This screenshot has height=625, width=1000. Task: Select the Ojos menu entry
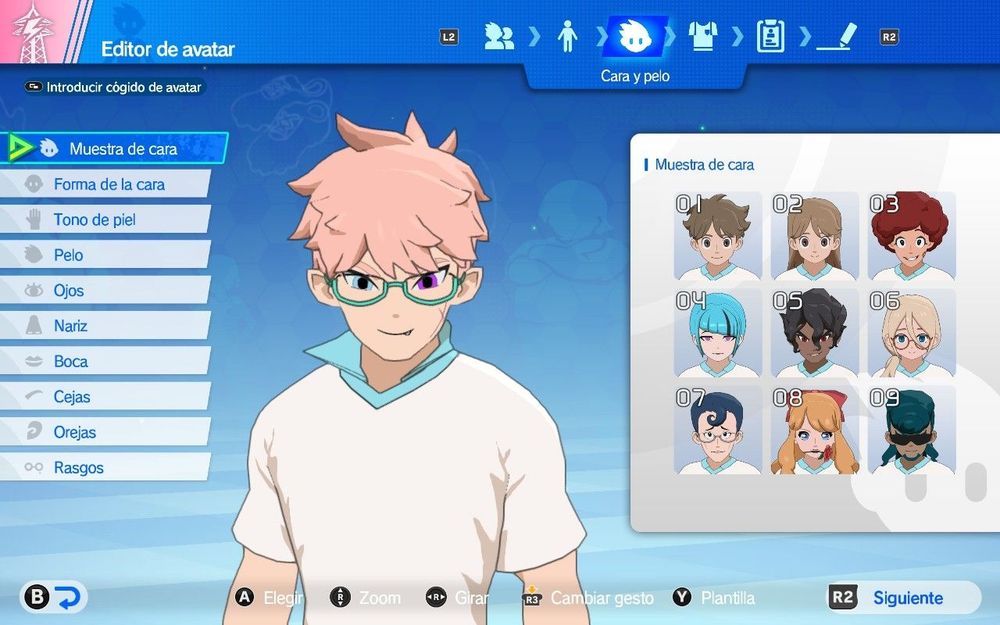pyautogui.click(x=69, y=291)
